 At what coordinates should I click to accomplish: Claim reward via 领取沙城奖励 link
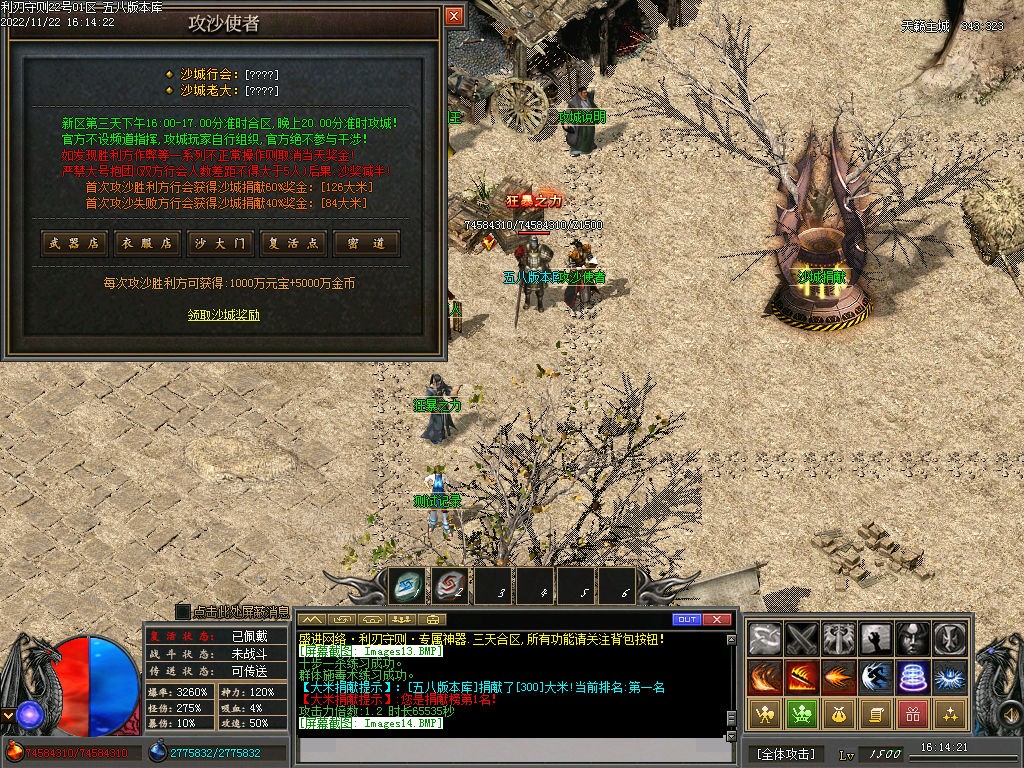click(224, 314)
